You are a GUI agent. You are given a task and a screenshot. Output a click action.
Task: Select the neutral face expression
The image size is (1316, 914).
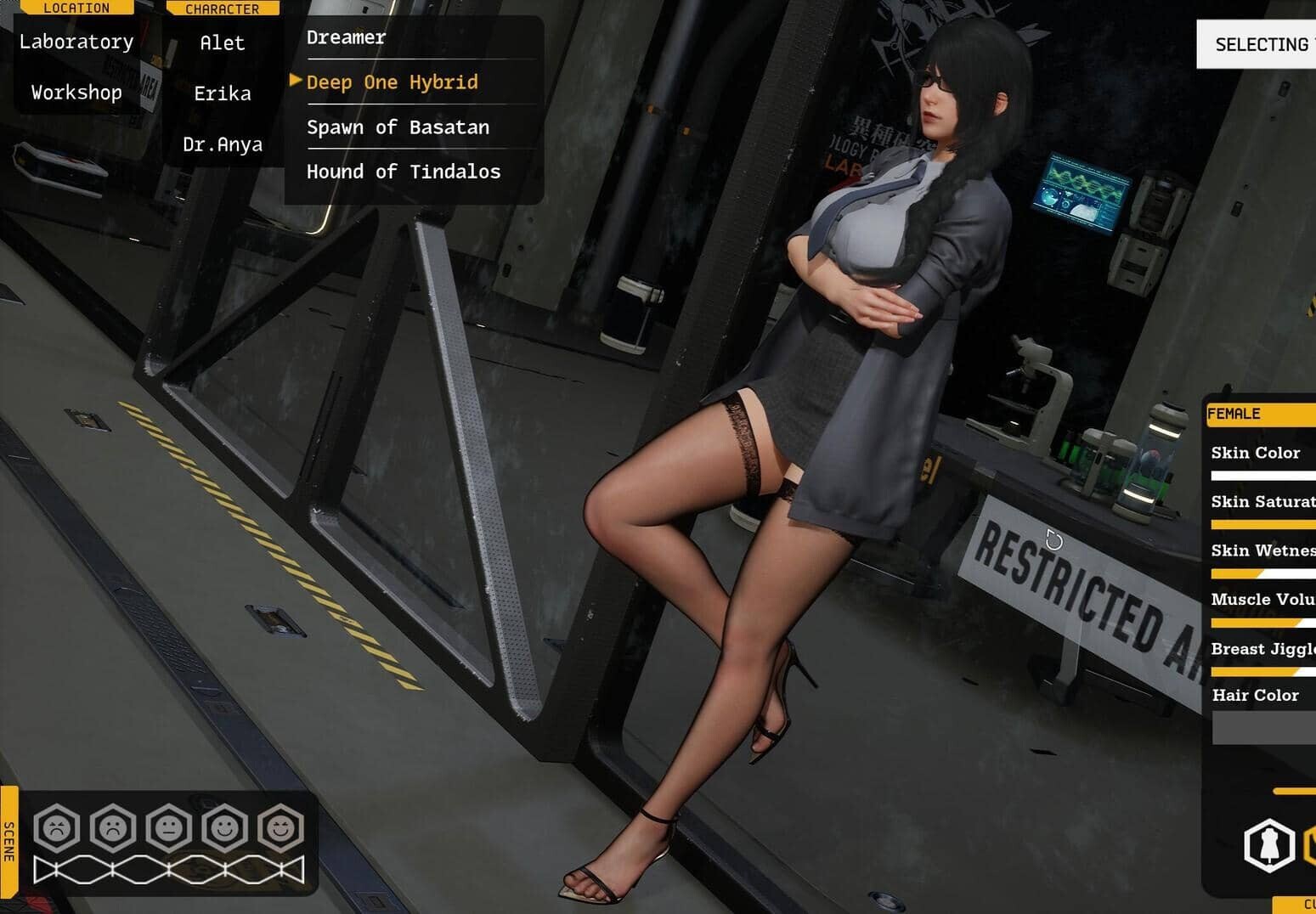coord(169,827)
